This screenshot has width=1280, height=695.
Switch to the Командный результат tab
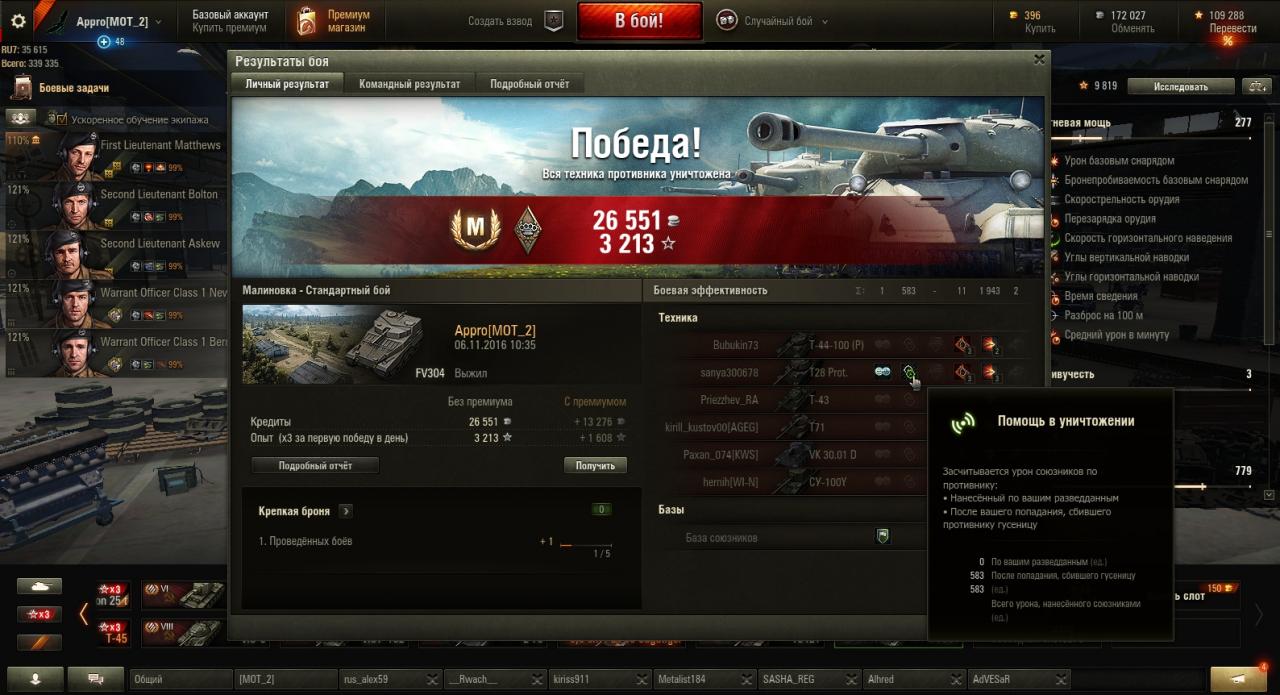click(409, 84)
